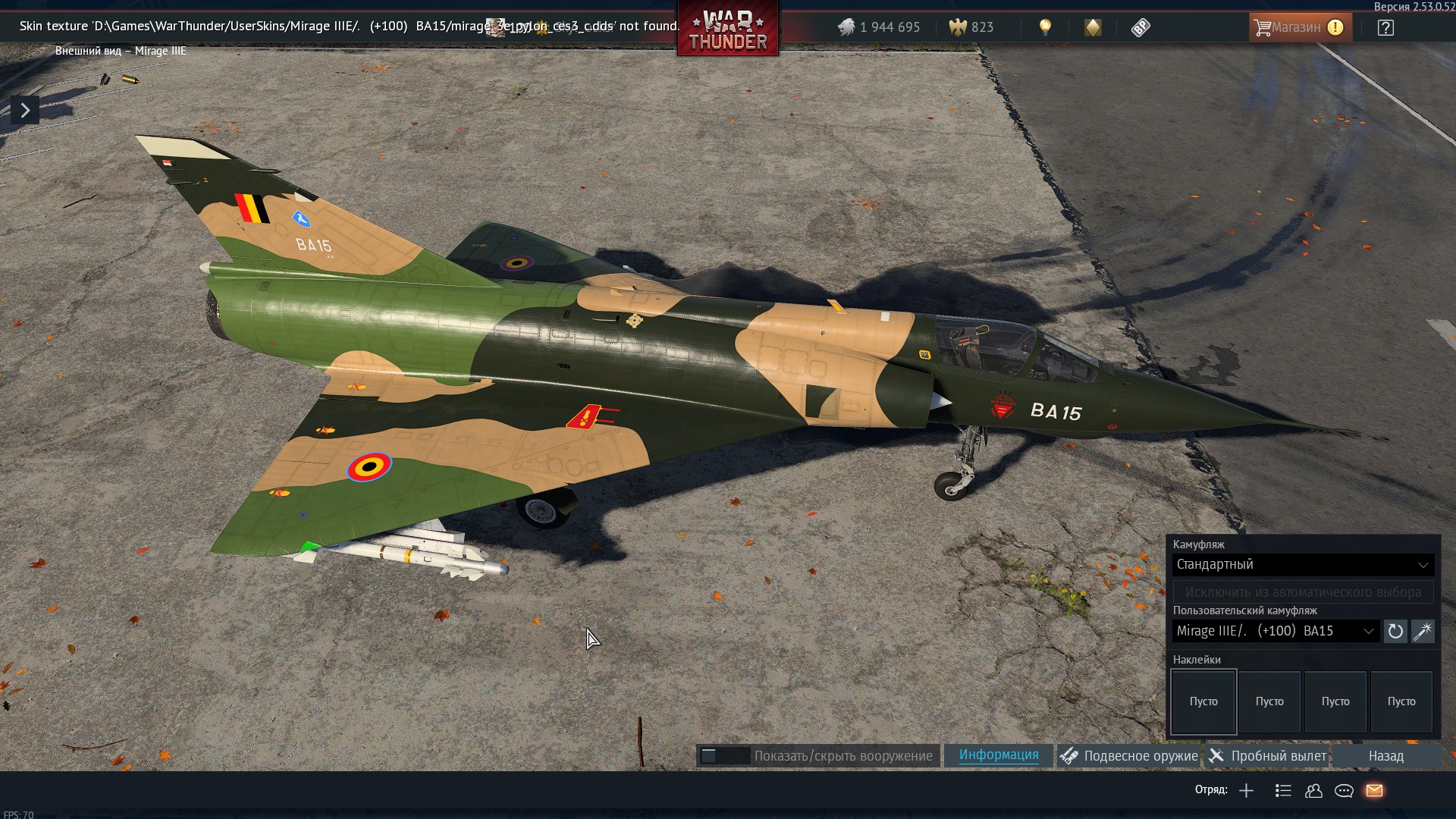Open the question mark help button

(x=1385, y=28)
